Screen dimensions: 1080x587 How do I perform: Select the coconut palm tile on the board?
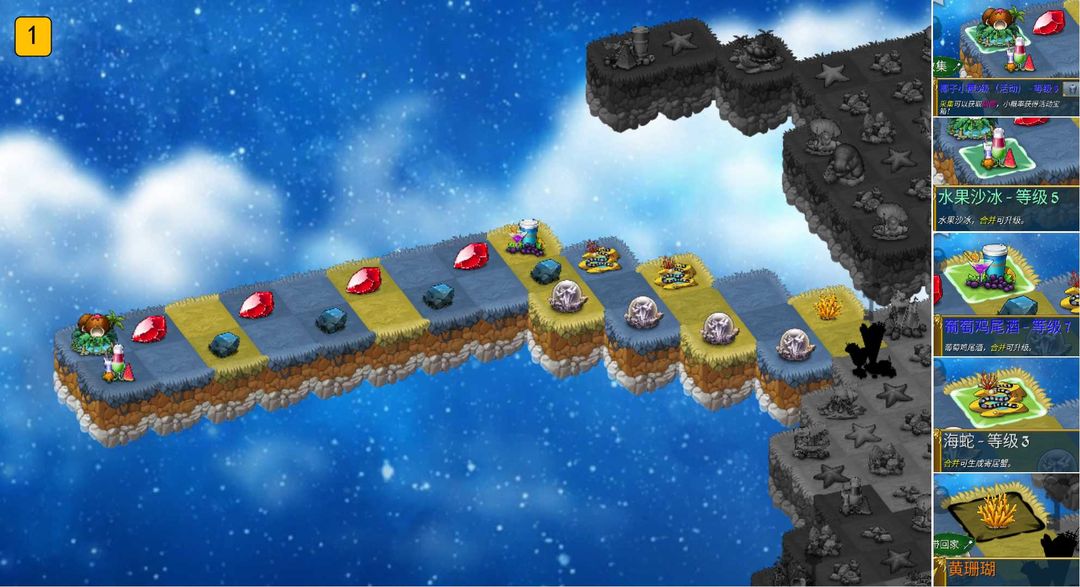(98, 329)
